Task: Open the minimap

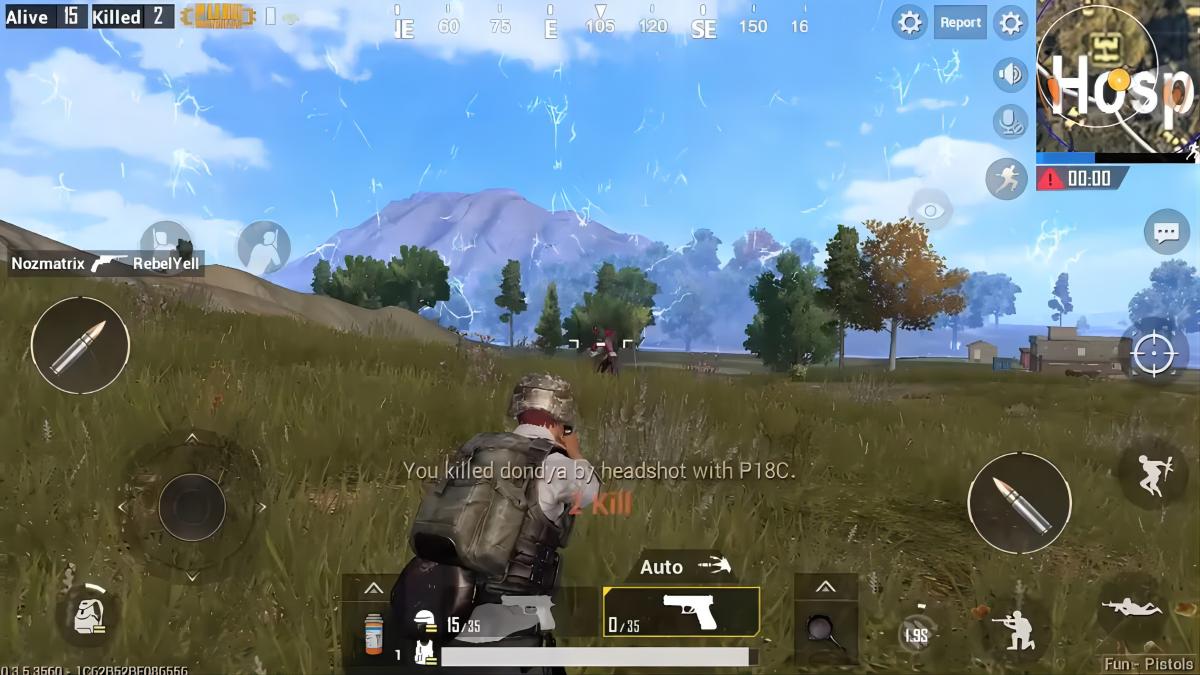Action: [x=1115, y=77]
